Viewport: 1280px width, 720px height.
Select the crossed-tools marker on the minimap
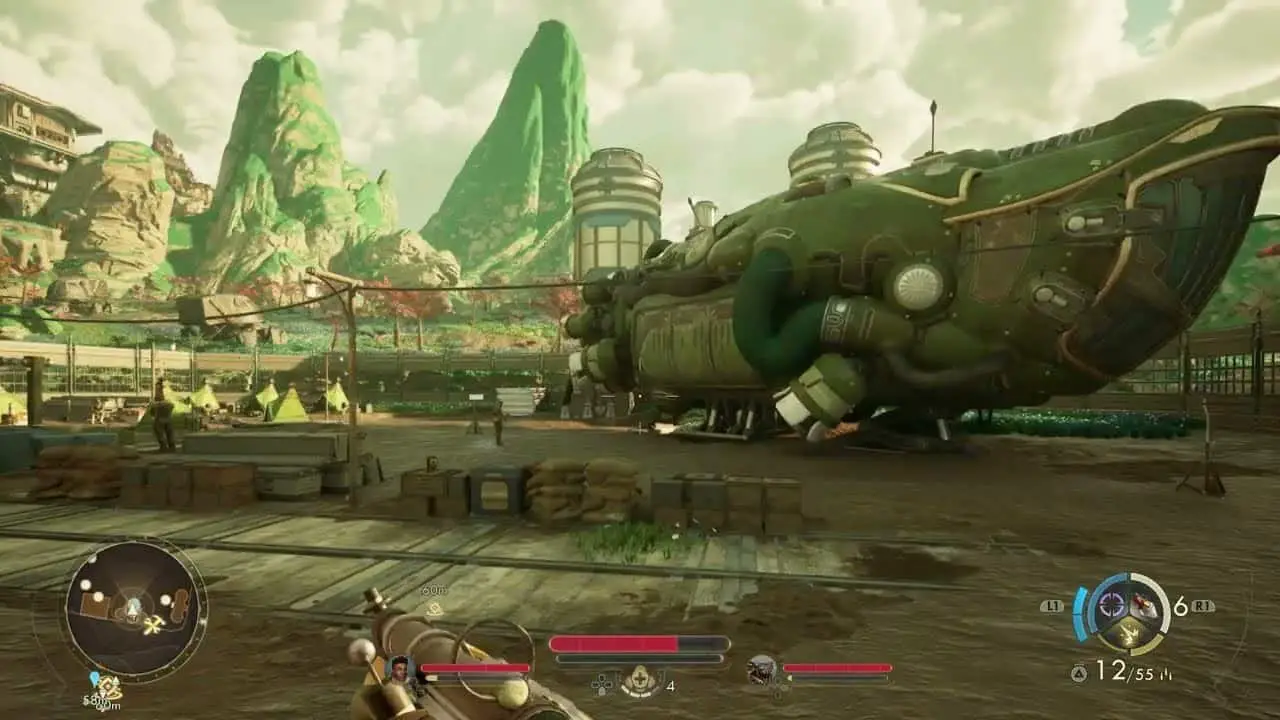(153, 625)
